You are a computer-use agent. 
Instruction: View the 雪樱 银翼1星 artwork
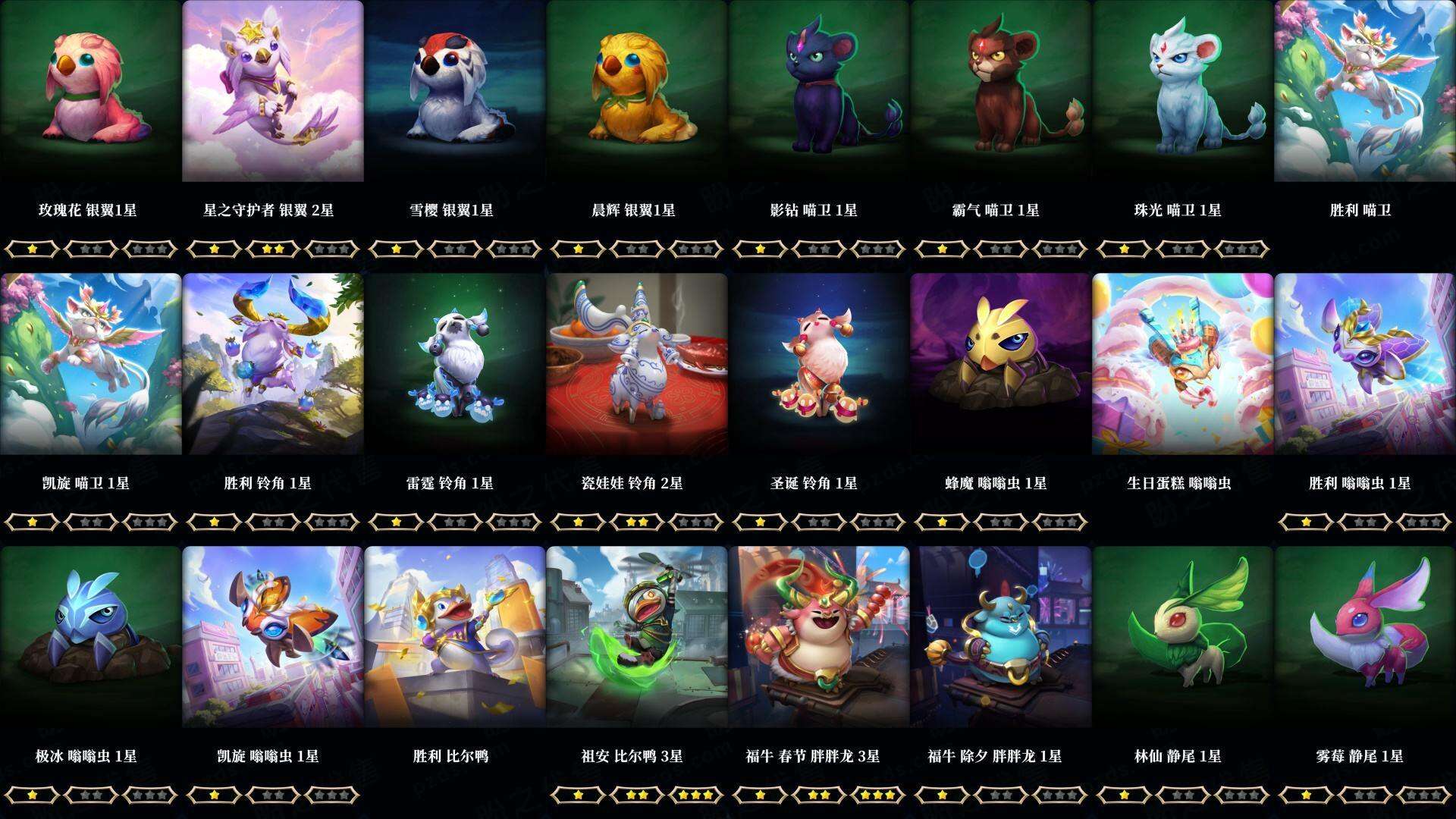(x=455, y=99)
